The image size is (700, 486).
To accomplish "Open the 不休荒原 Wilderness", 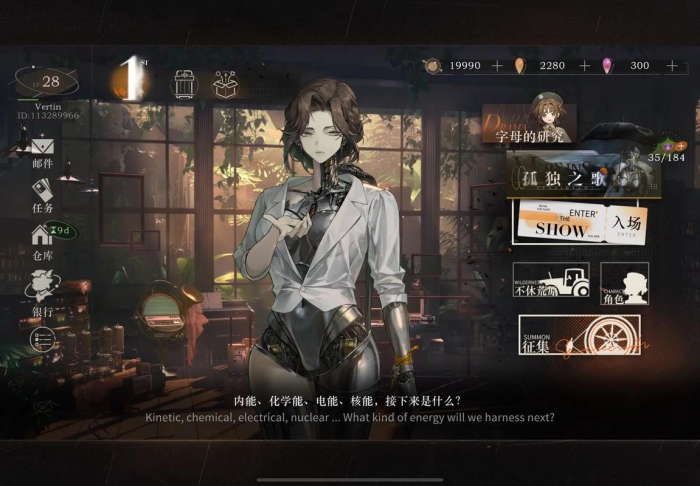I will click(x=550, y=284).
